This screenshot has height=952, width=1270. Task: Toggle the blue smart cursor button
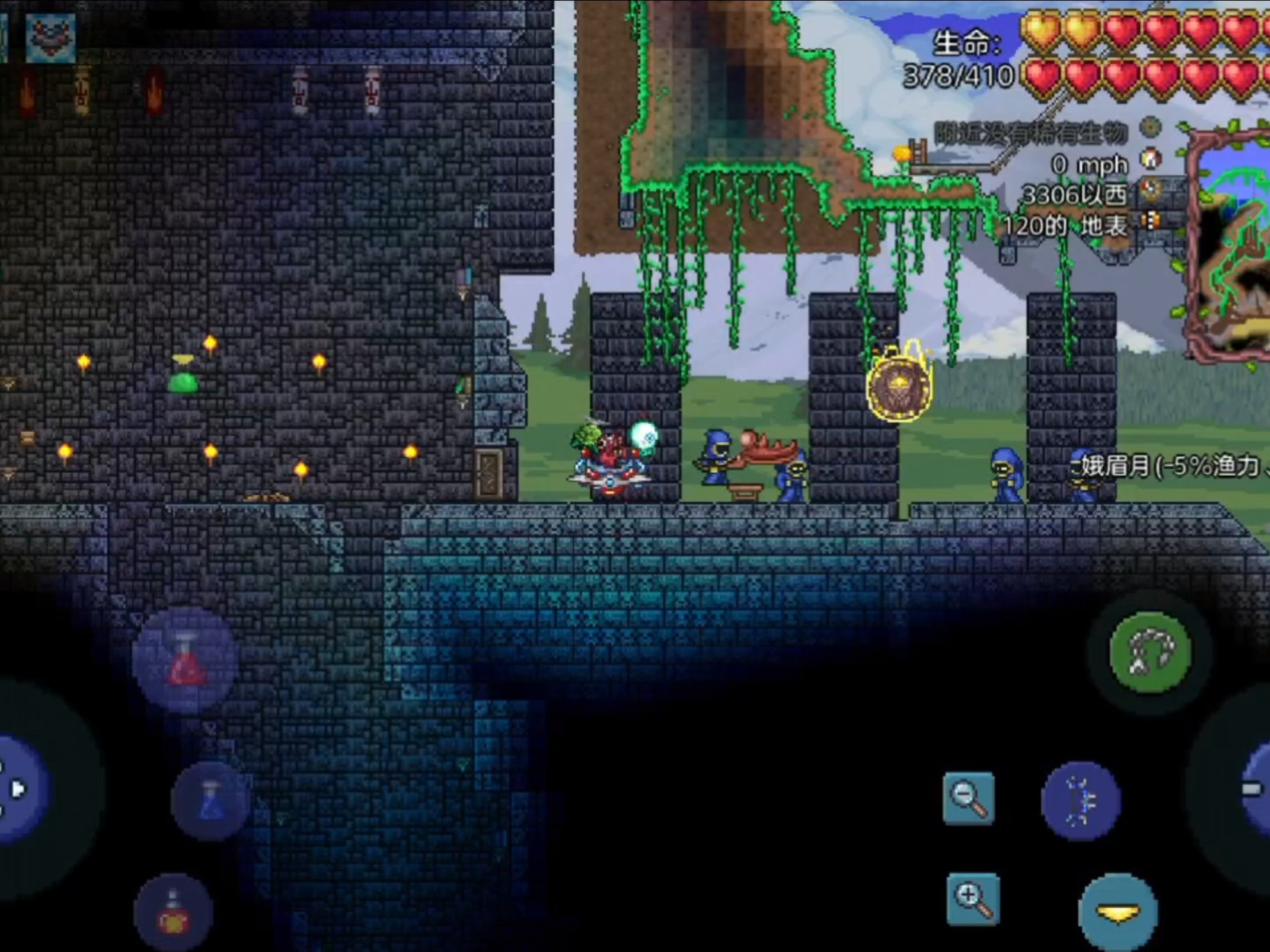[1081, 801]
